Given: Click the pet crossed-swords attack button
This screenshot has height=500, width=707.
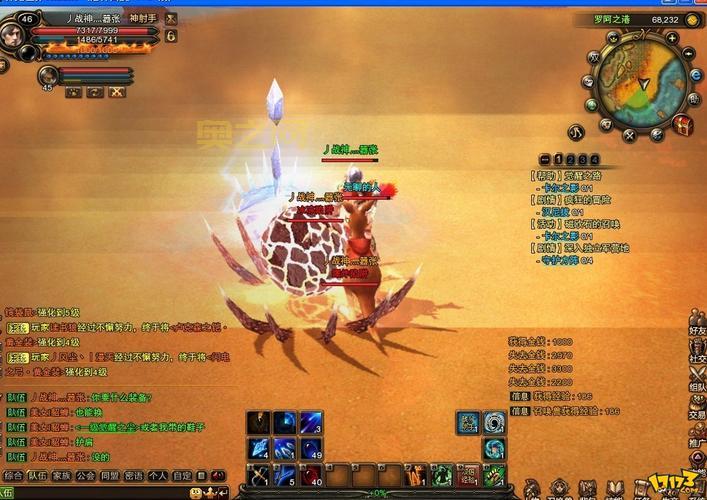Looking at the screenshot, I should click(119, 92).
